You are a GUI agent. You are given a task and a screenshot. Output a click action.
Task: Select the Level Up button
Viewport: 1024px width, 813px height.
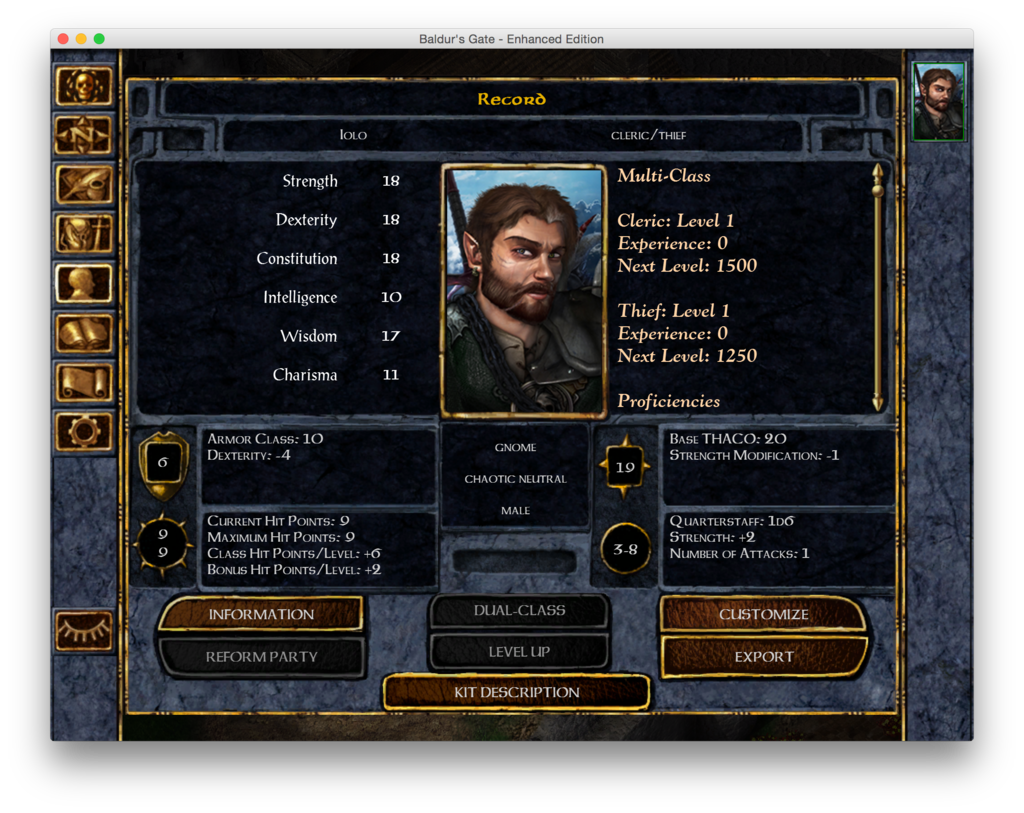coord(519,652)
